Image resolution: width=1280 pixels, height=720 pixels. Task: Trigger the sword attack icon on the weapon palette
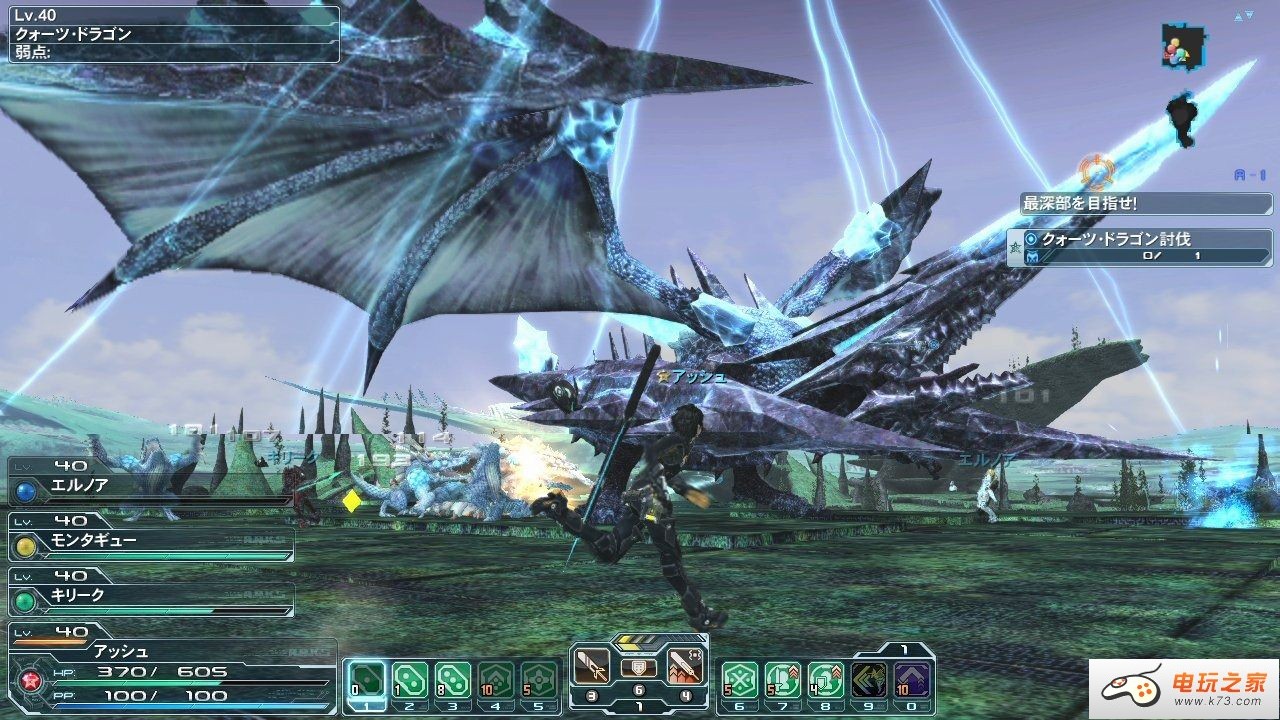click(592, 664)
